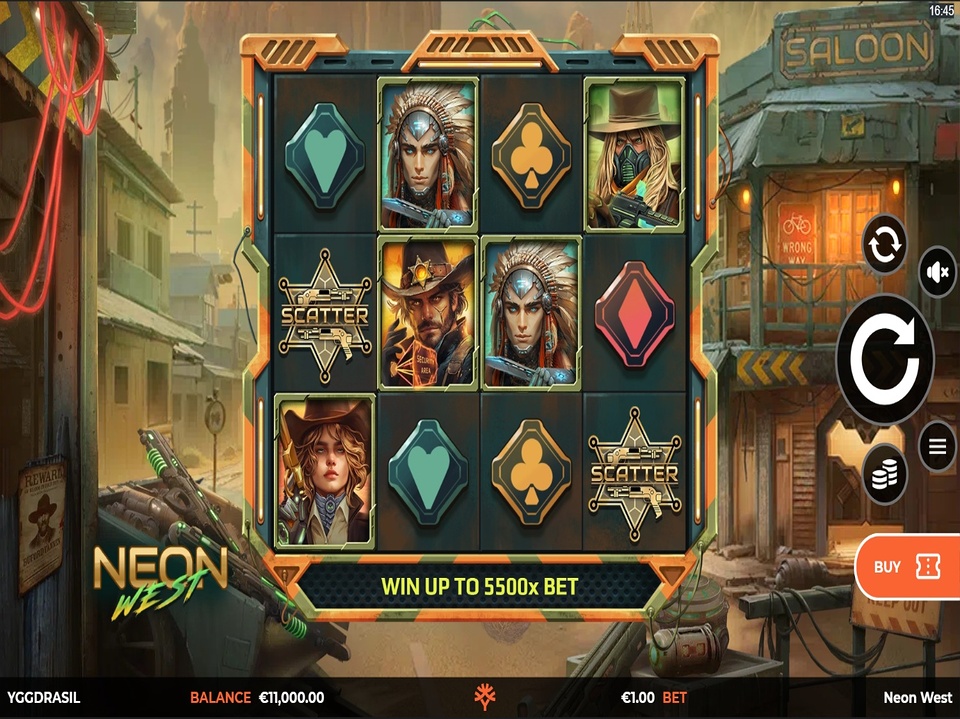
Task: Toggle the sound mute speaker icon
Action: [x=937, y=273]
